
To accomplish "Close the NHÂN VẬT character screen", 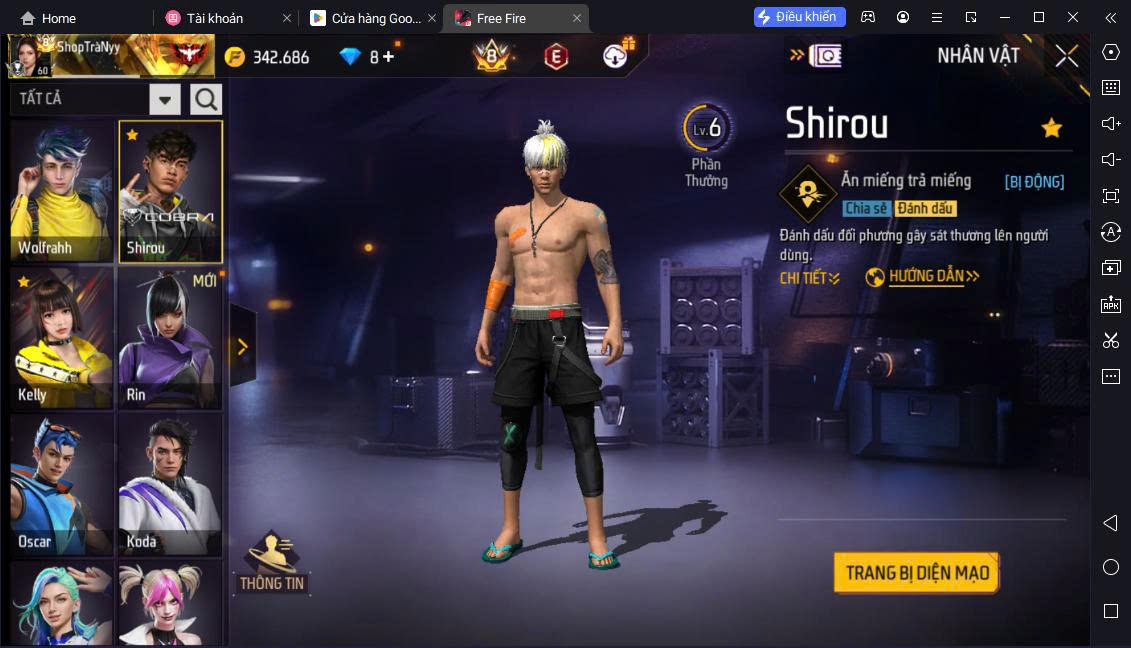I will coord(1067,56).
